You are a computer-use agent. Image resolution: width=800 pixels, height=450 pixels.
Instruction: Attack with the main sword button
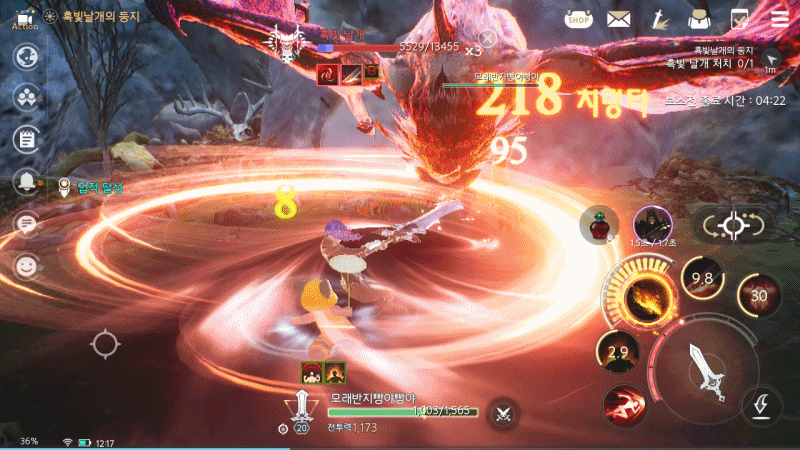711,372
